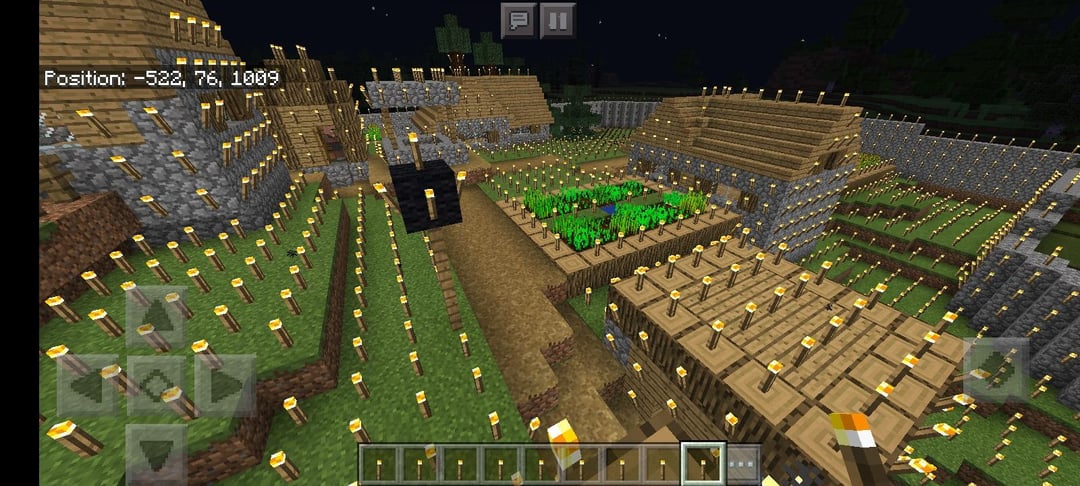Tap the move backward arrow
This screenshot has height=486, width=1080.
tap(155, 453)
